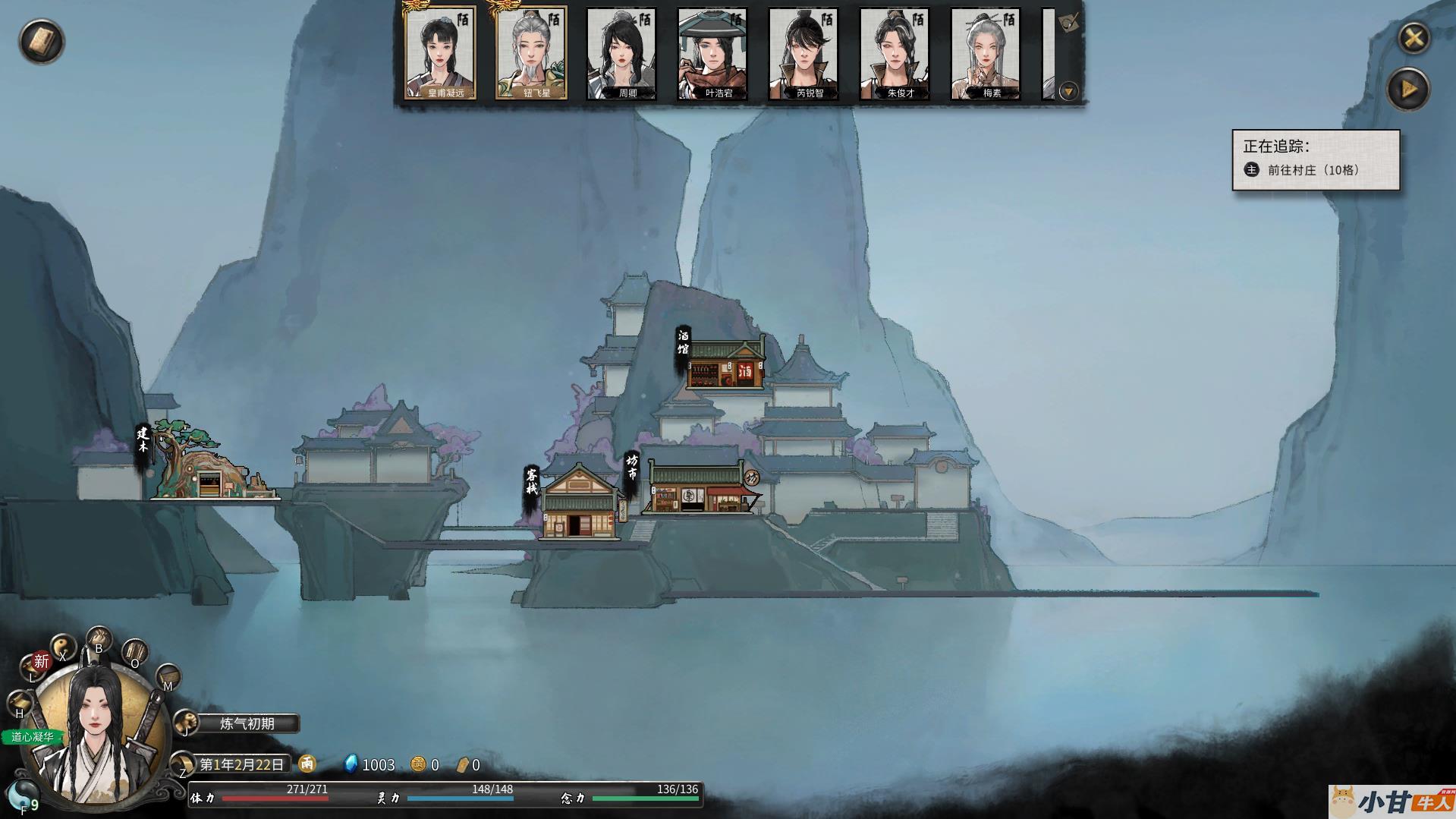Enter the 客栈 inn building

pyautogui.click(x=580, y=505)
